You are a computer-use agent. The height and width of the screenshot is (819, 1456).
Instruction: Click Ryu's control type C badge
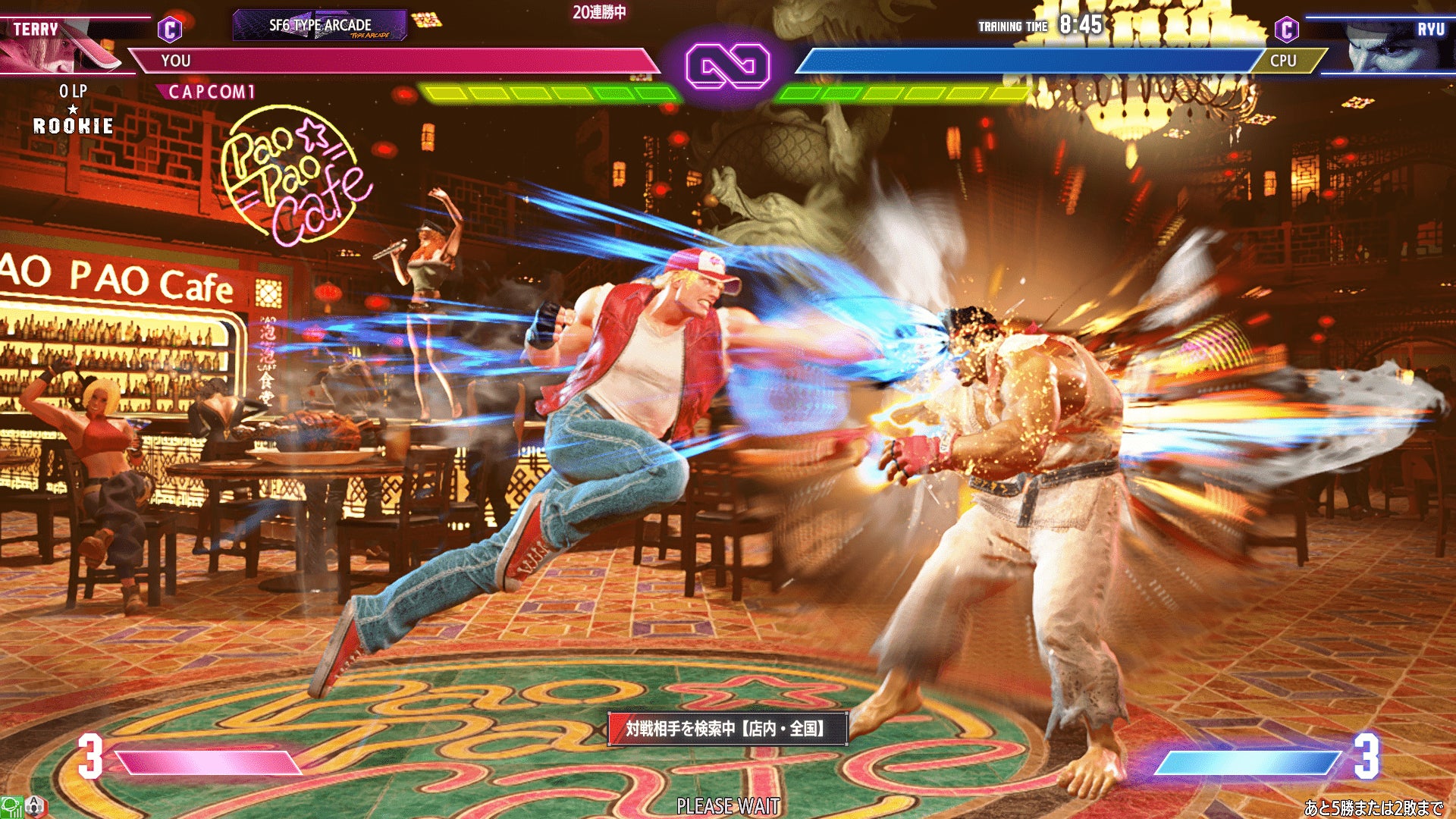[1286, 30]
